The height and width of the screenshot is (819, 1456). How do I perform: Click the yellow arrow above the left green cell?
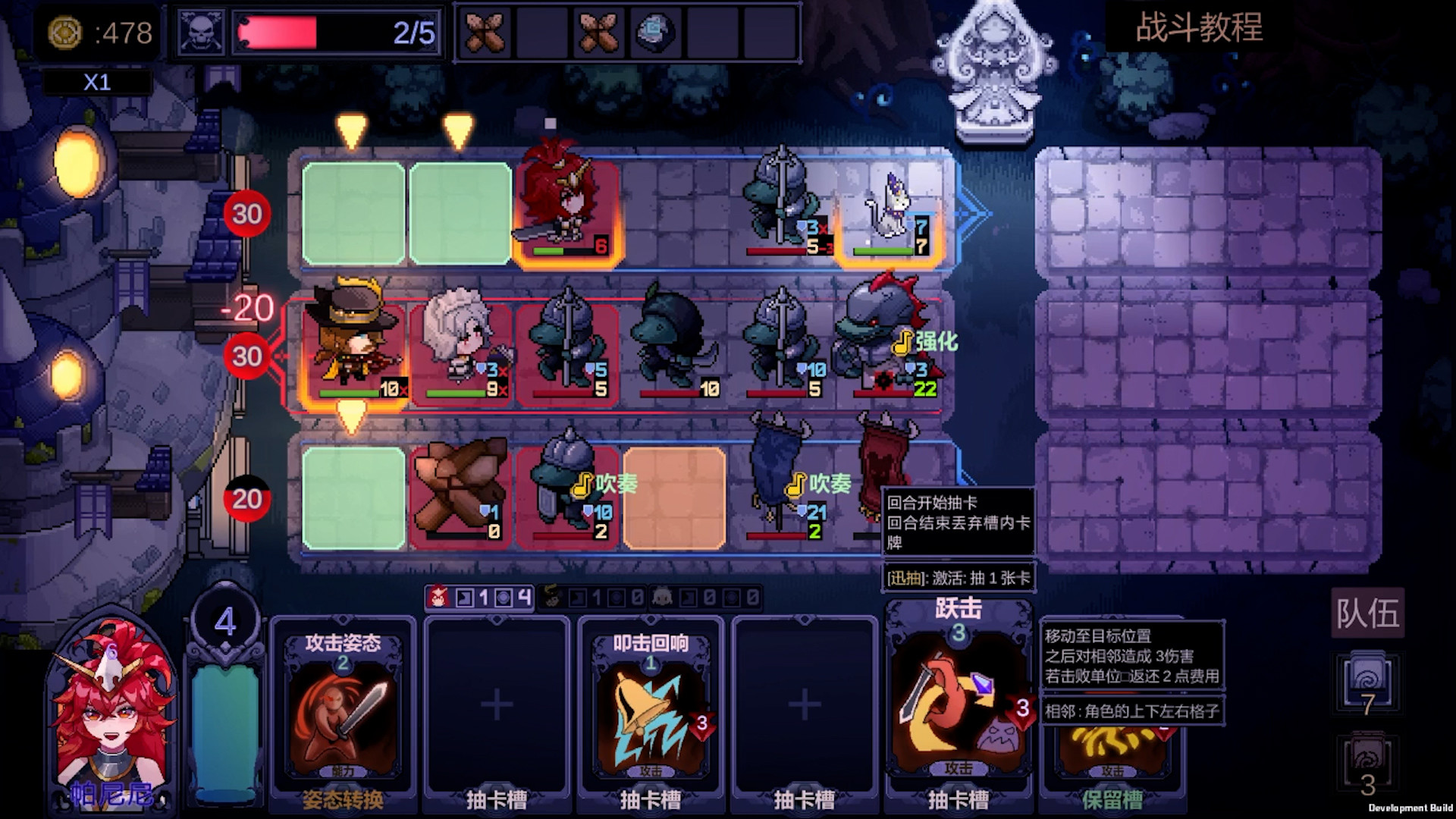(x=350, y=130)
